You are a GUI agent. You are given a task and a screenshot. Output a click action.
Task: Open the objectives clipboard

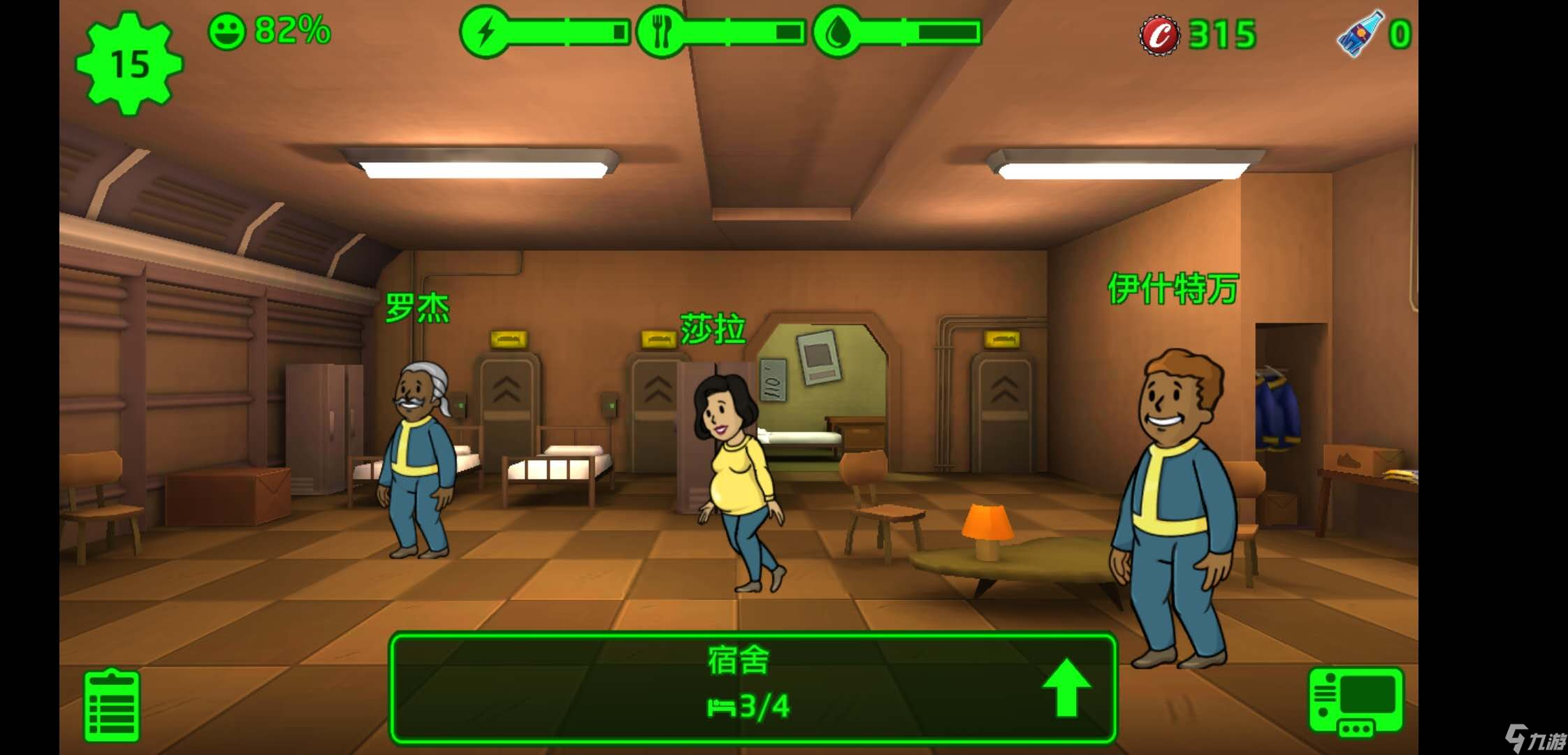click(x=112, y=705)
